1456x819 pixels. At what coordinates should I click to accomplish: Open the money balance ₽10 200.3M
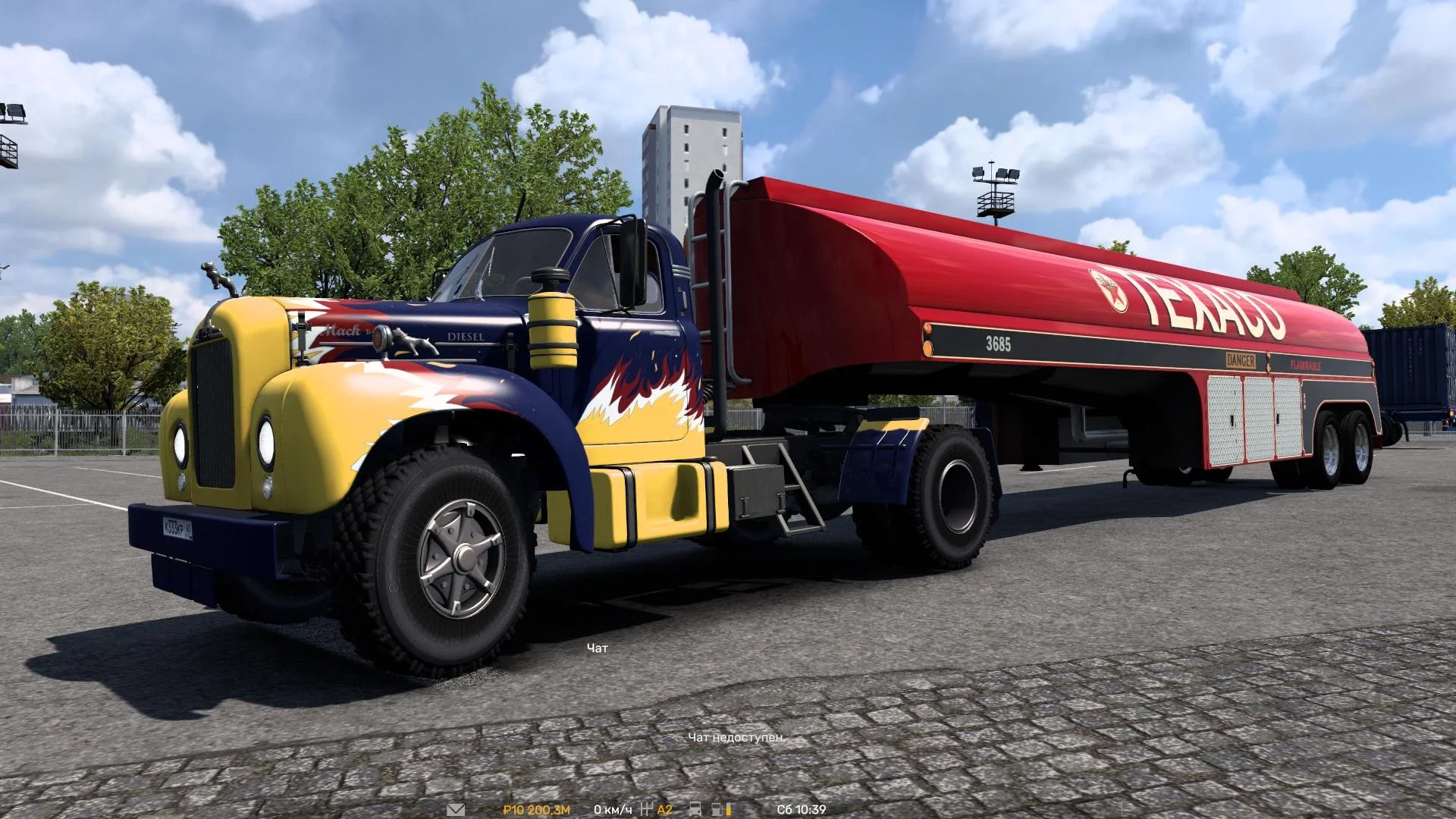(x=537, y=809)
